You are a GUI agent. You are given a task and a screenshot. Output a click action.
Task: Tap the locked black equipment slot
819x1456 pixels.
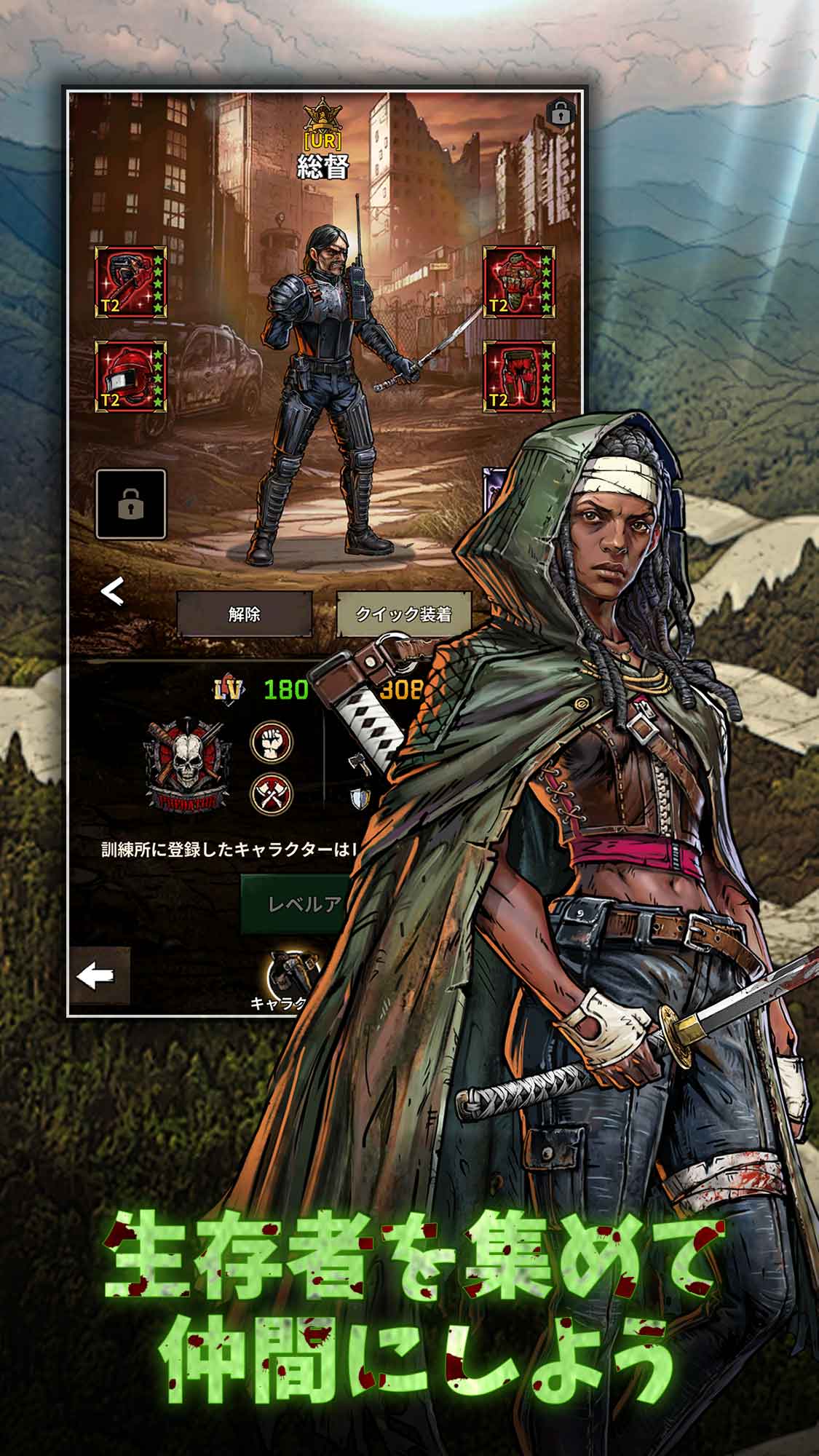pyautogui.click(x=131, y=504)
